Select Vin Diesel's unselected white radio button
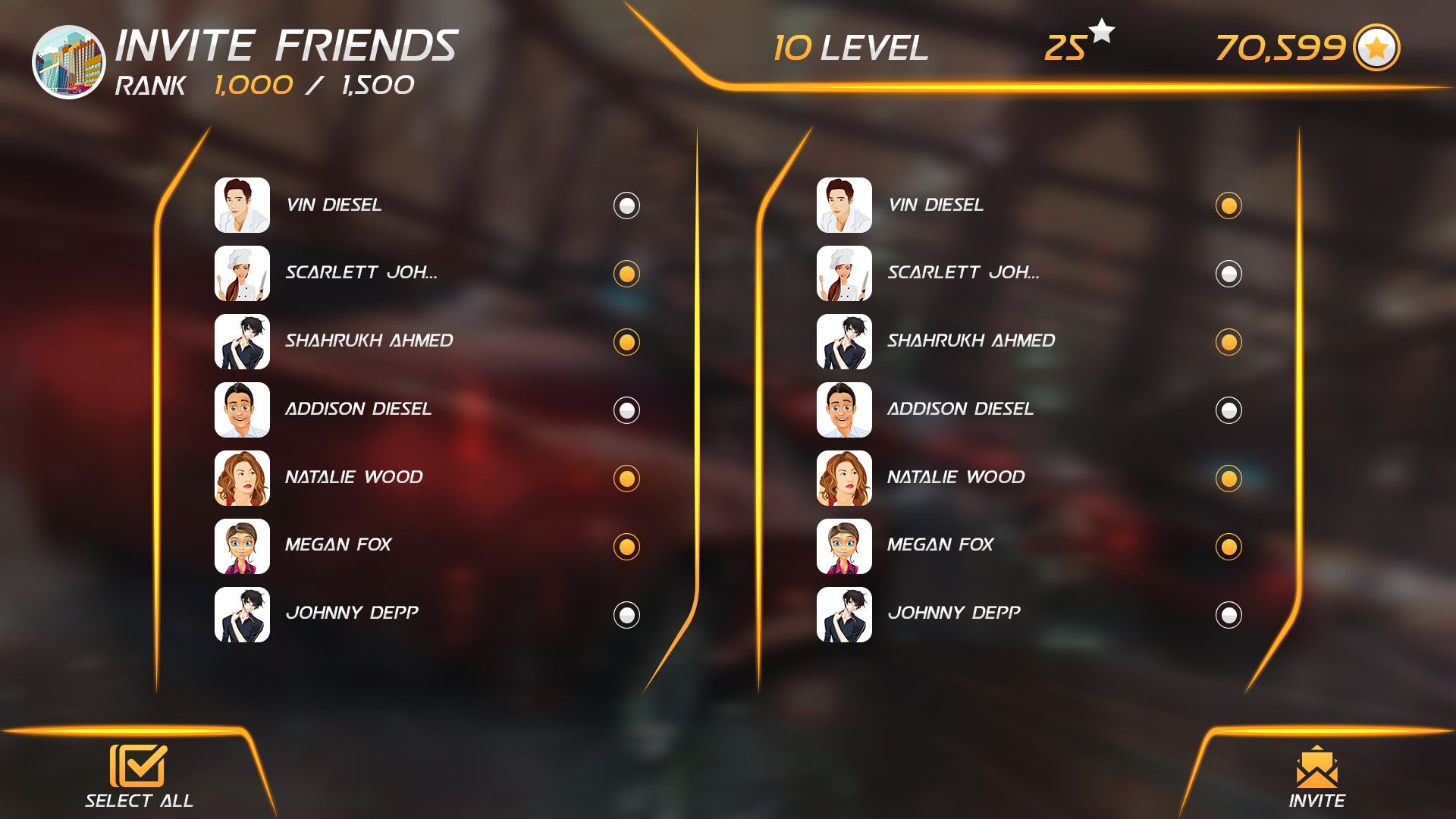Viewport: 1456px width, 819px height. [x=626, y=206]
